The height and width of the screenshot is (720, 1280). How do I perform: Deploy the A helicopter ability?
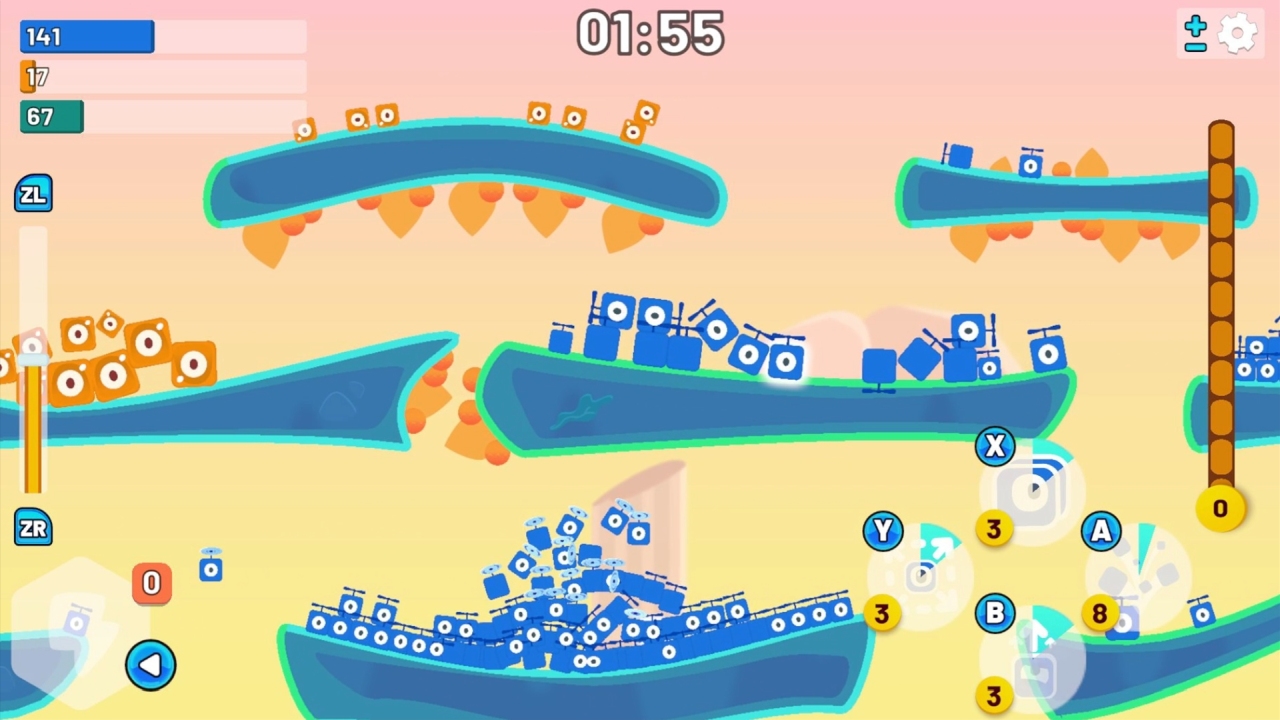click(1100, 533)
